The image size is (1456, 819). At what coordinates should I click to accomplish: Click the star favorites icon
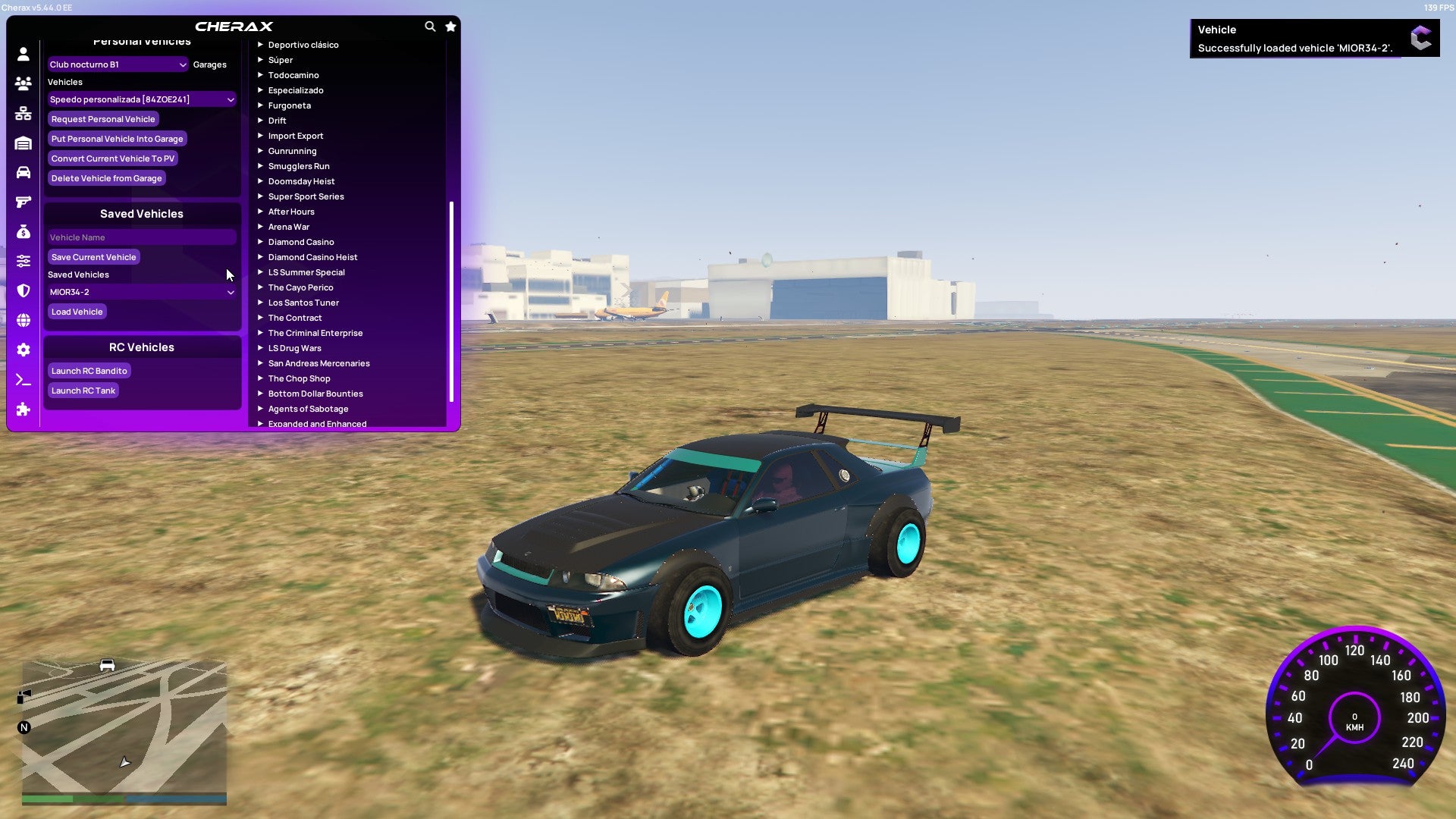click(450, 25)
